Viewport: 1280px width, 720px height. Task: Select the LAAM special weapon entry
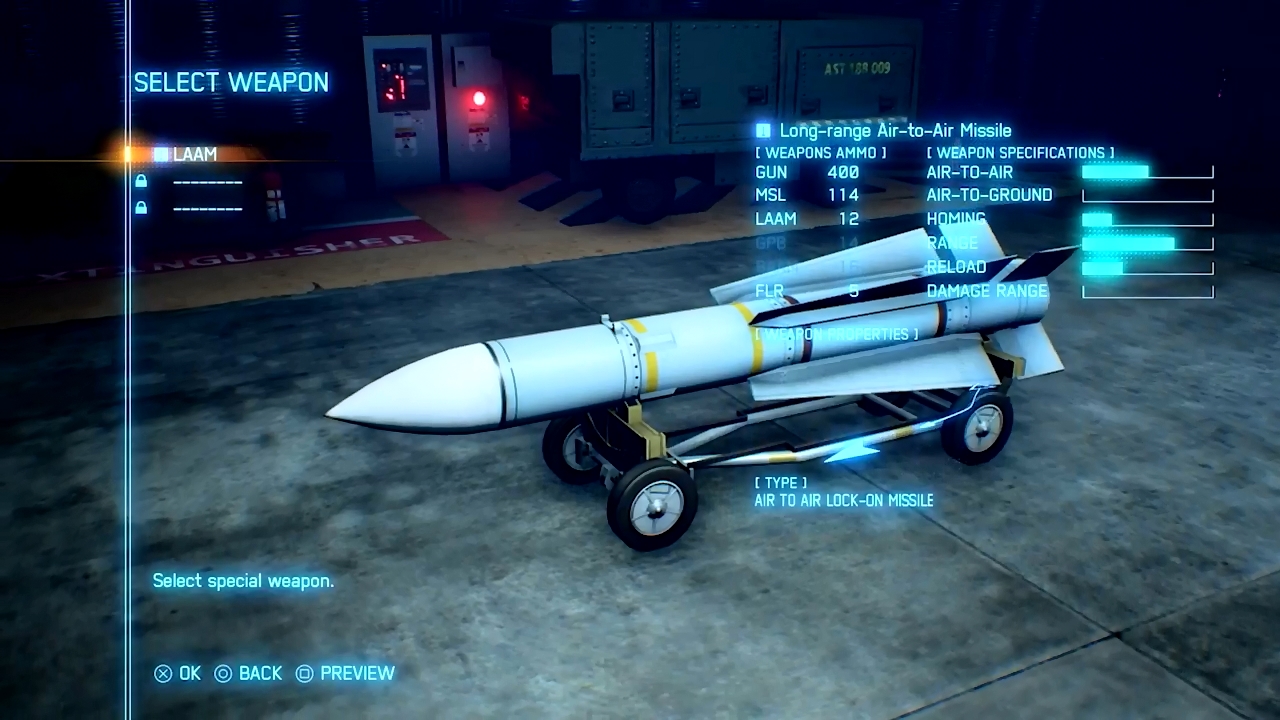[194, 154]
